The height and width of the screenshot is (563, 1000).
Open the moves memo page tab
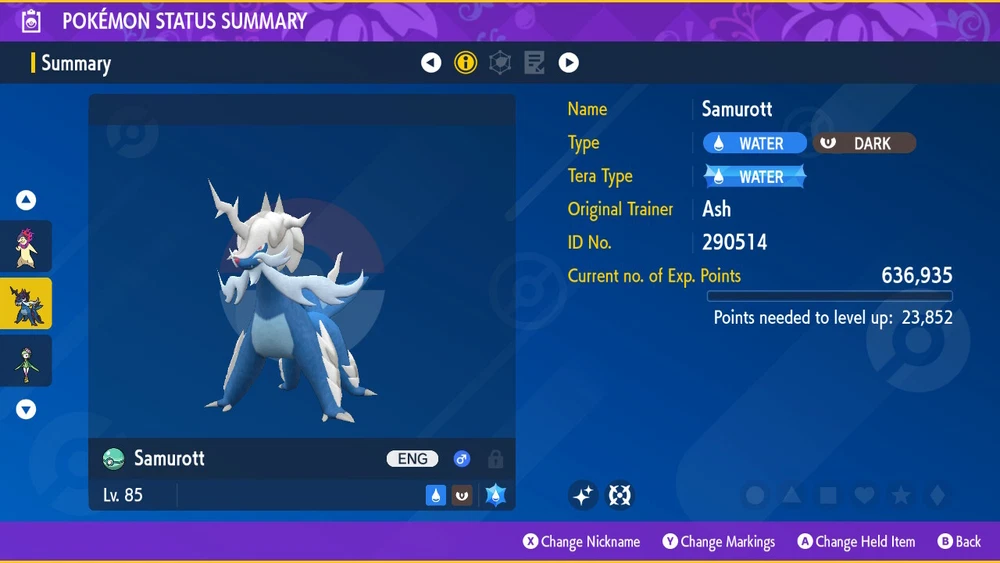[x=534, y=63]
